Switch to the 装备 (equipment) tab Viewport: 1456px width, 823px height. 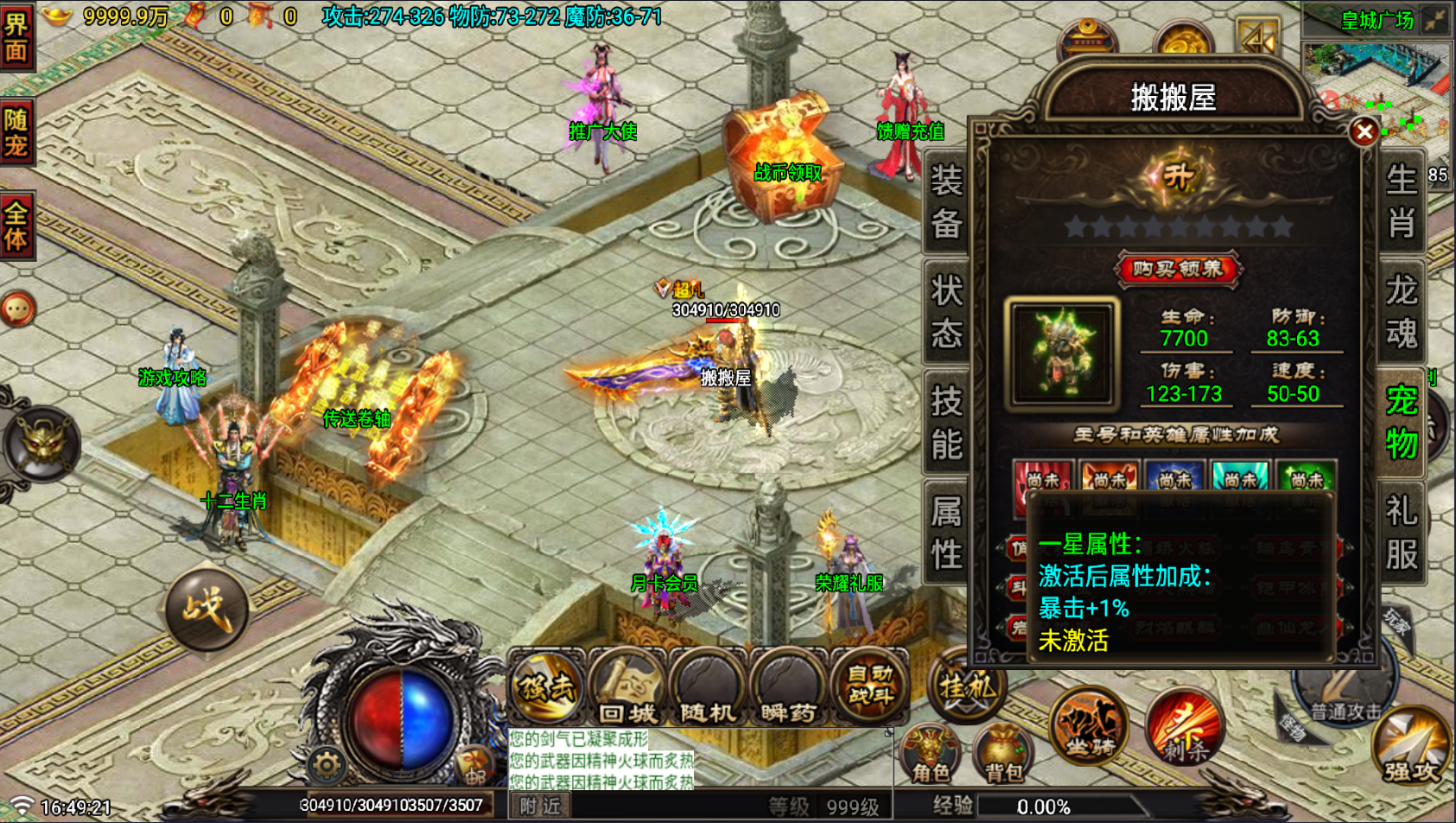pyautogui.click(x=944, y=203)
